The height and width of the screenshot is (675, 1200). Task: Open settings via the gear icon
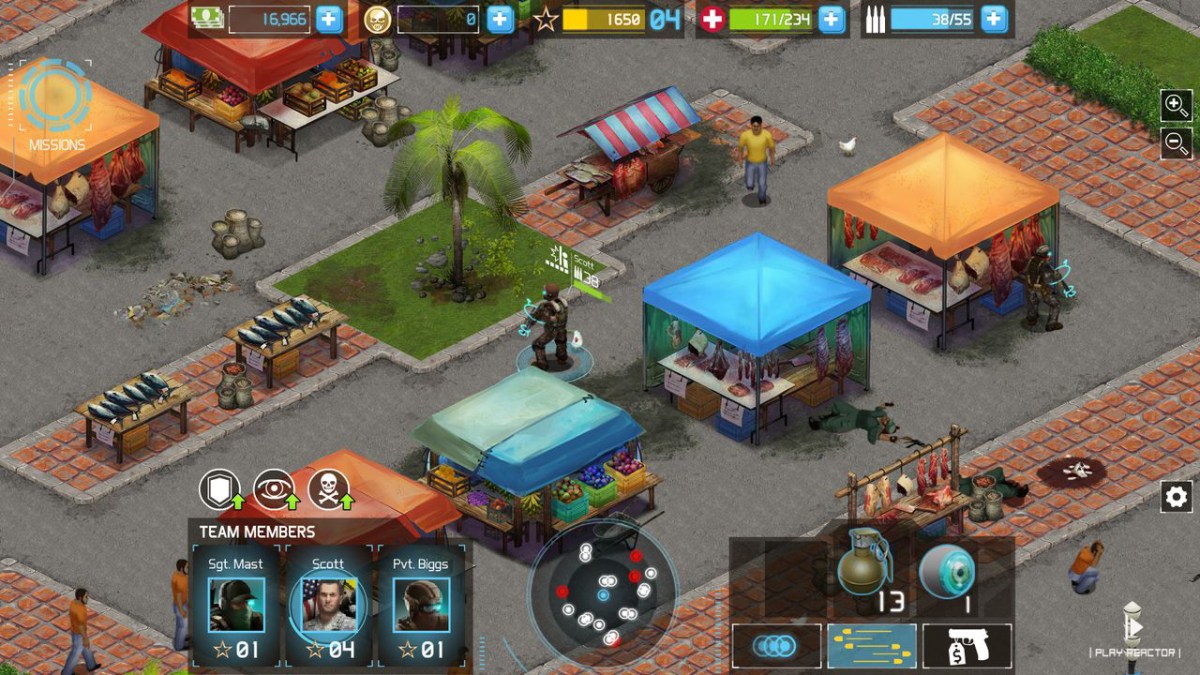[1176, 496]
